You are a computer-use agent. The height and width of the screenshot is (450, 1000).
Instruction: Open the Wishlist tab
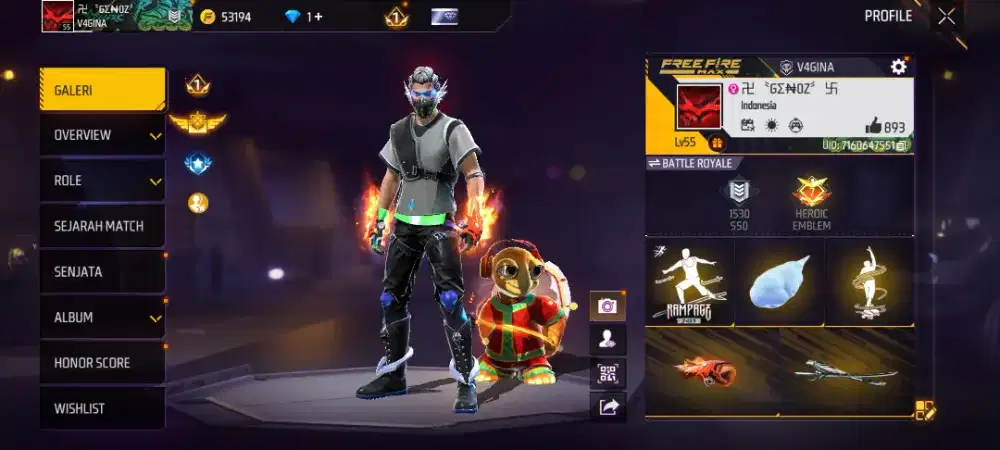(x=102, y=408)
